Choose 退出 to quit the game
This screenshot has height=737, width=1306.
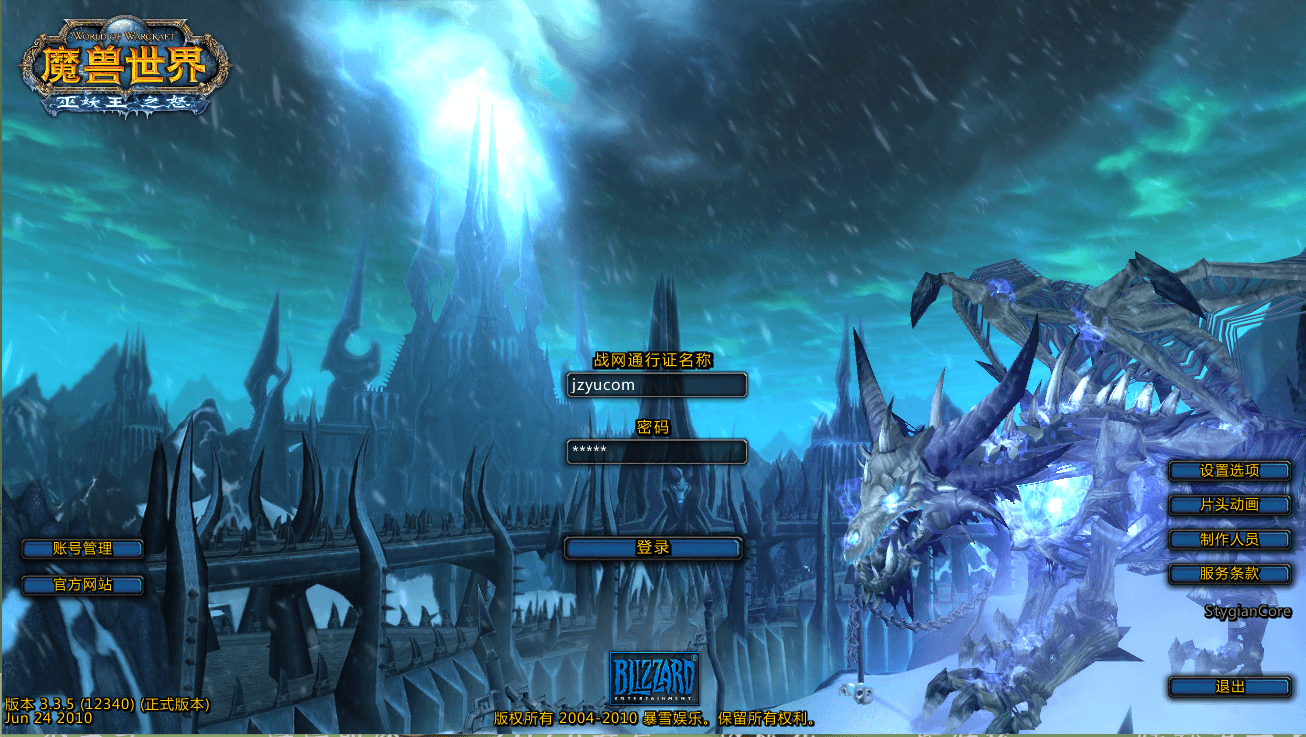(x=1229, y=687)
